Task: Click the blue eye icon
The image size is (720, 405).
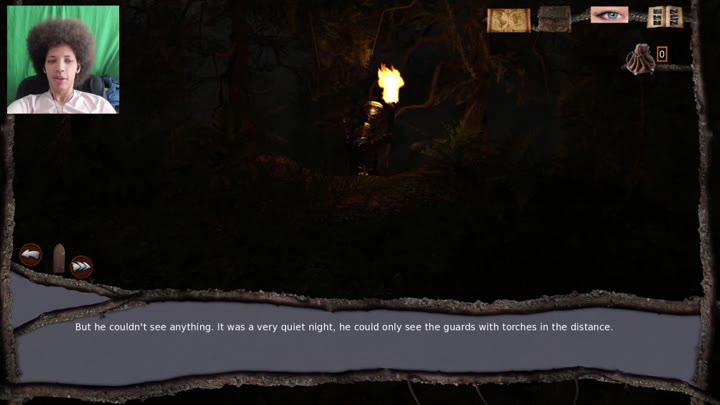Action: [608, 15]
